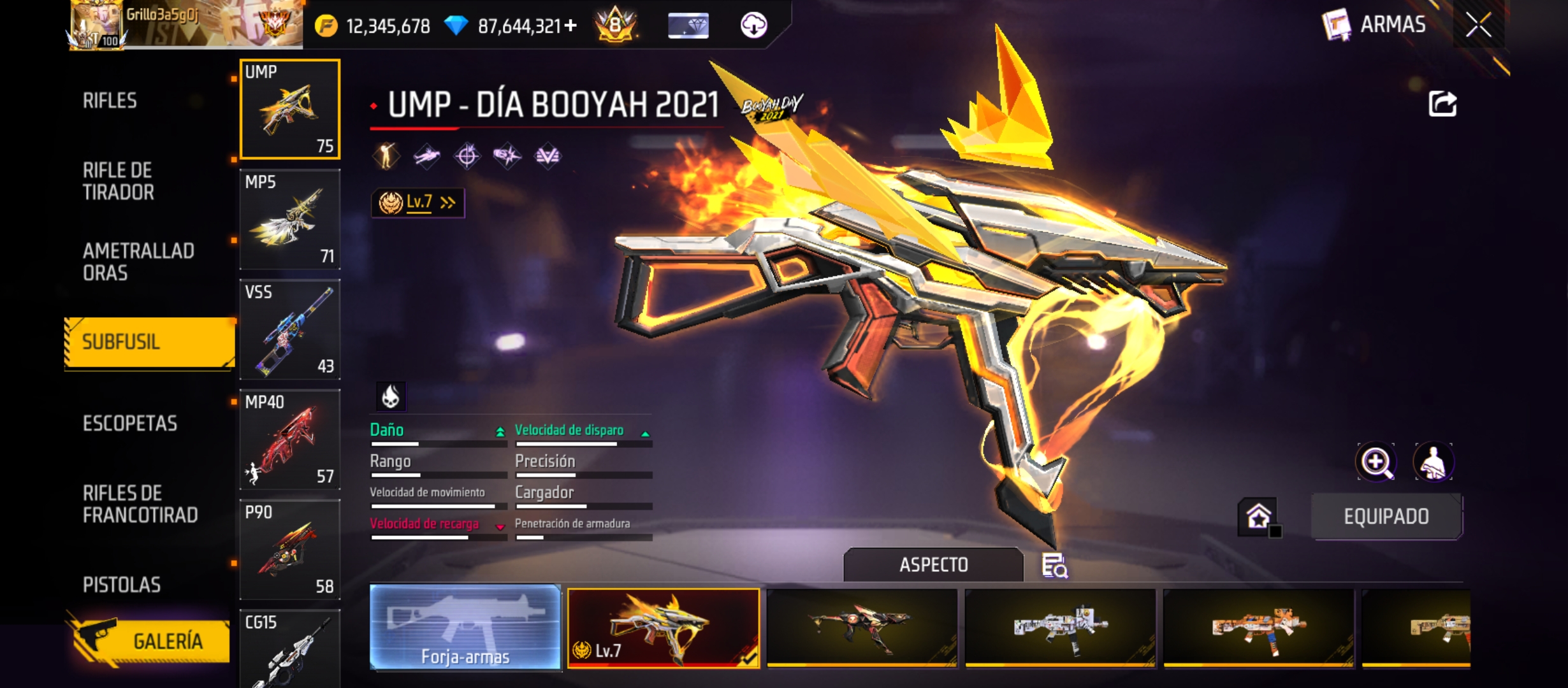Zoom in with the magnifier plus icon
1568x688 pixels.
[1376, 462]
